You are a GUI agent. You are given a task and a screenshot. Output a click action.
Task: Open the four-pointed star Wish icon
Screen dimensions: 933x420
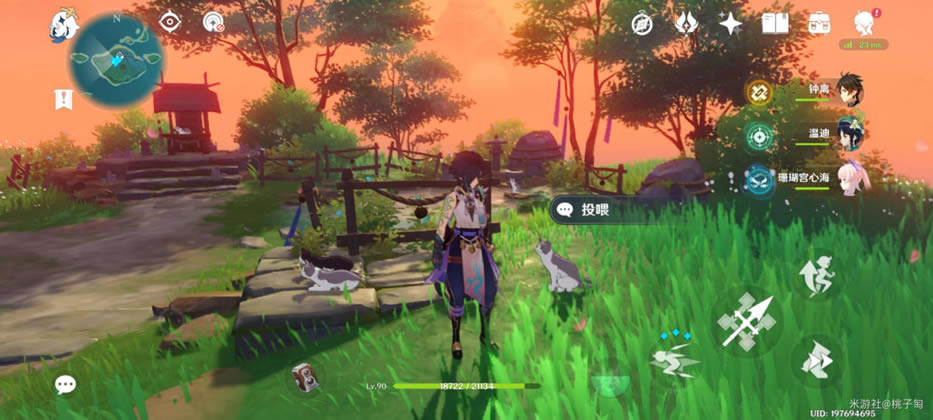731,23
